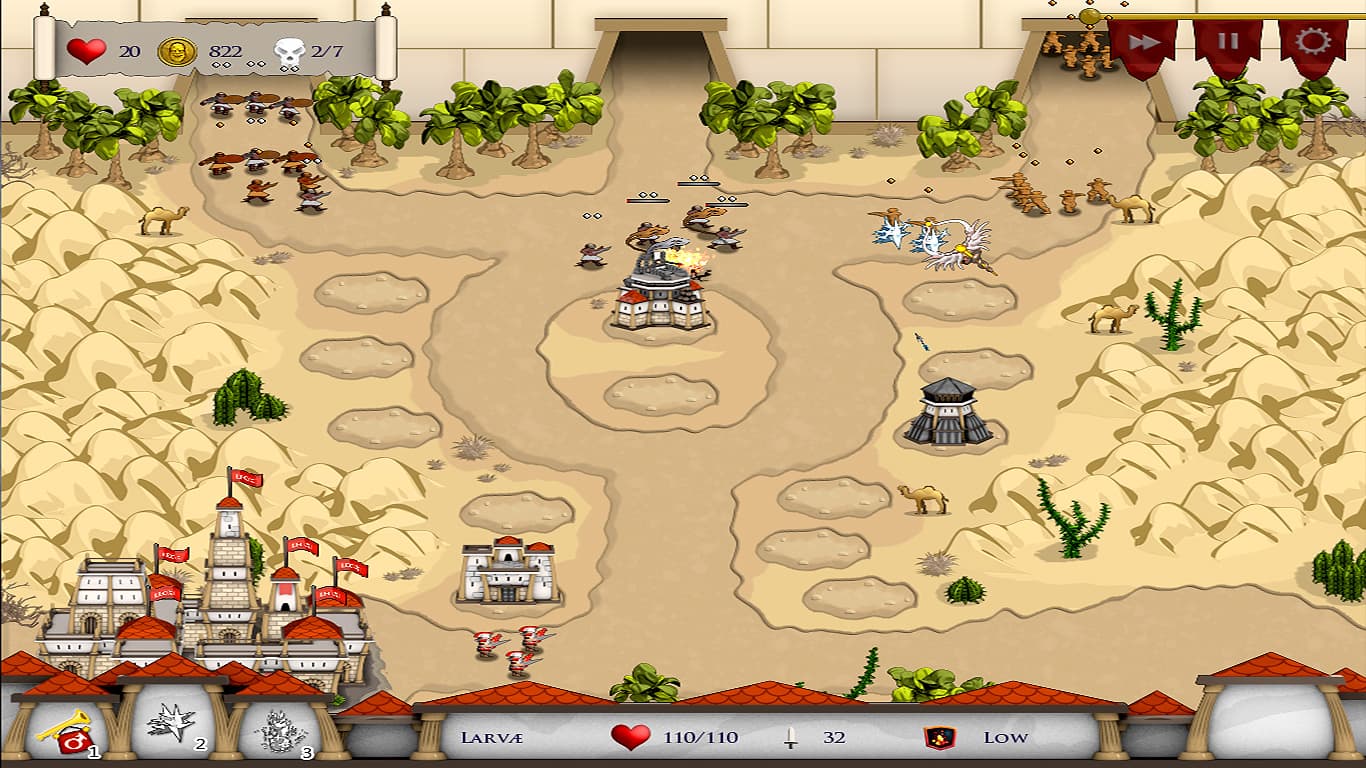Click the gold coin counter icon
Viewport: 1366px width, 768px height.
coord(177,50)
